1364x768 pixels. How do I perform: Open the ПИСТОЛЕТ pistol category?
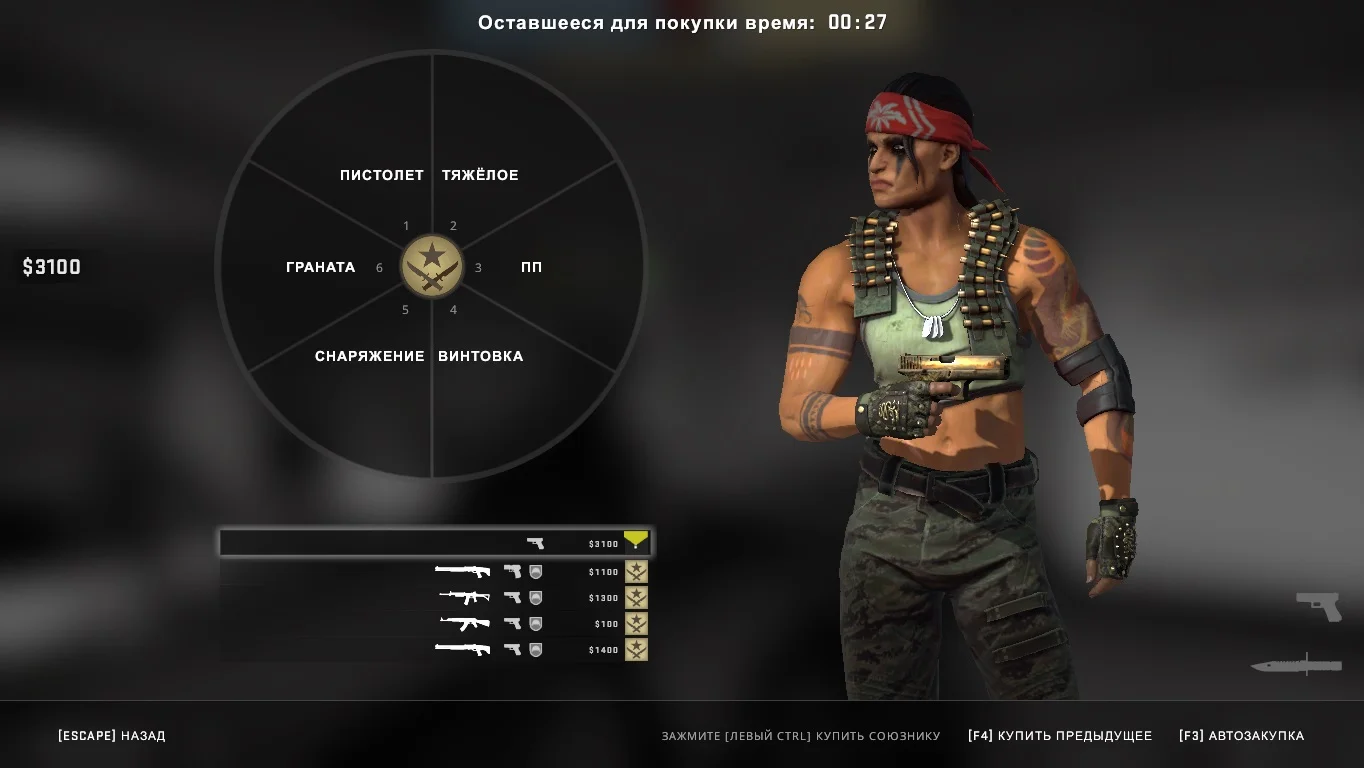(x=381, y=175)
